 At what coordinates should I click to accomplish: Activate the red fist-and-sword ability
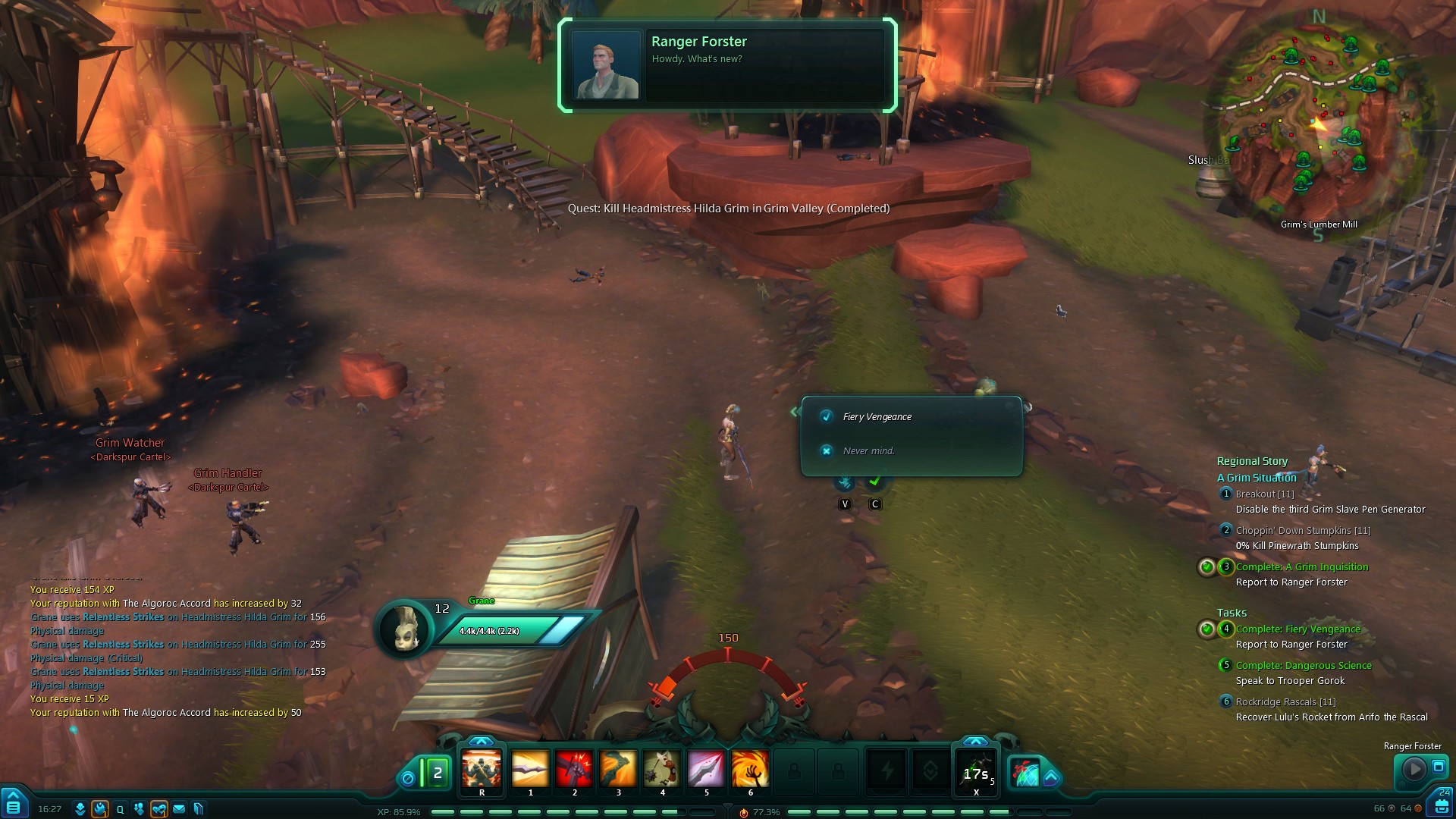pos(574,769)
